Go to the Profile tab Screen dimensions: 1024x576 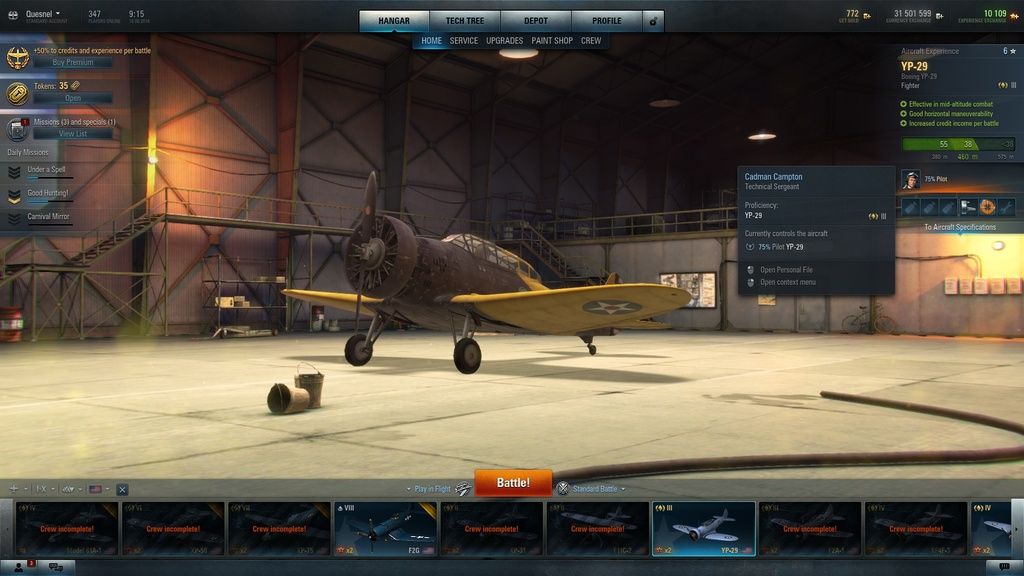tap(606, 21)
